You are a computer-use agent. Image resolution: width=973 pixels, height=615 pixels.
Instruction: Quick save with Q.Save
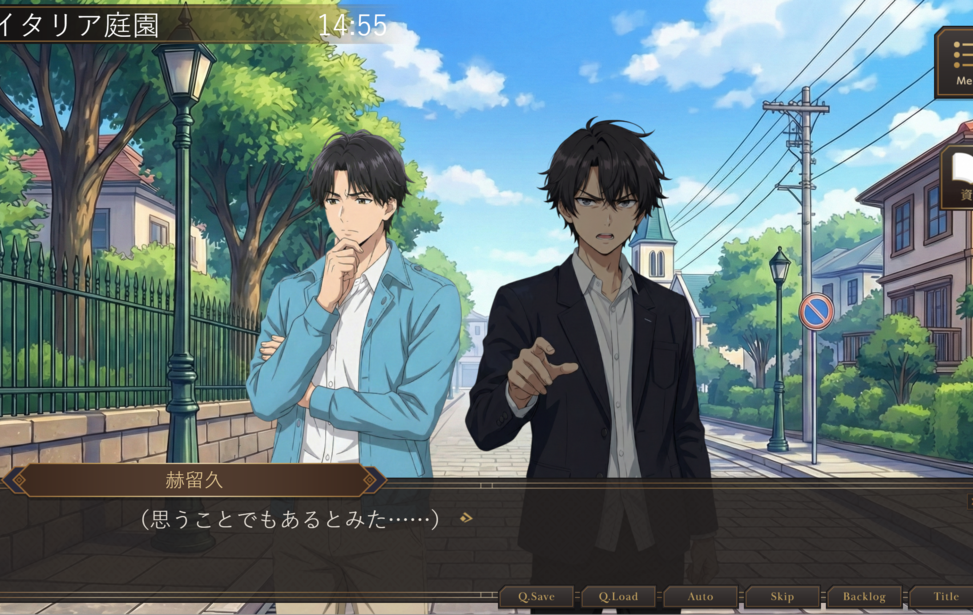536,597
